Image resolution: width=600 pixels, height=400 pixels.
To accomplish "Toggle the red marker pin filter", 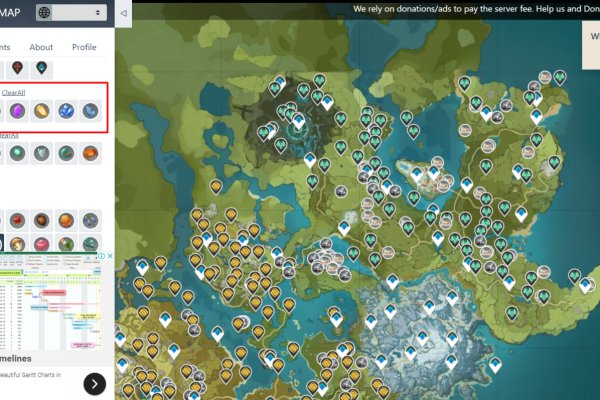I will tap(18, 68).
